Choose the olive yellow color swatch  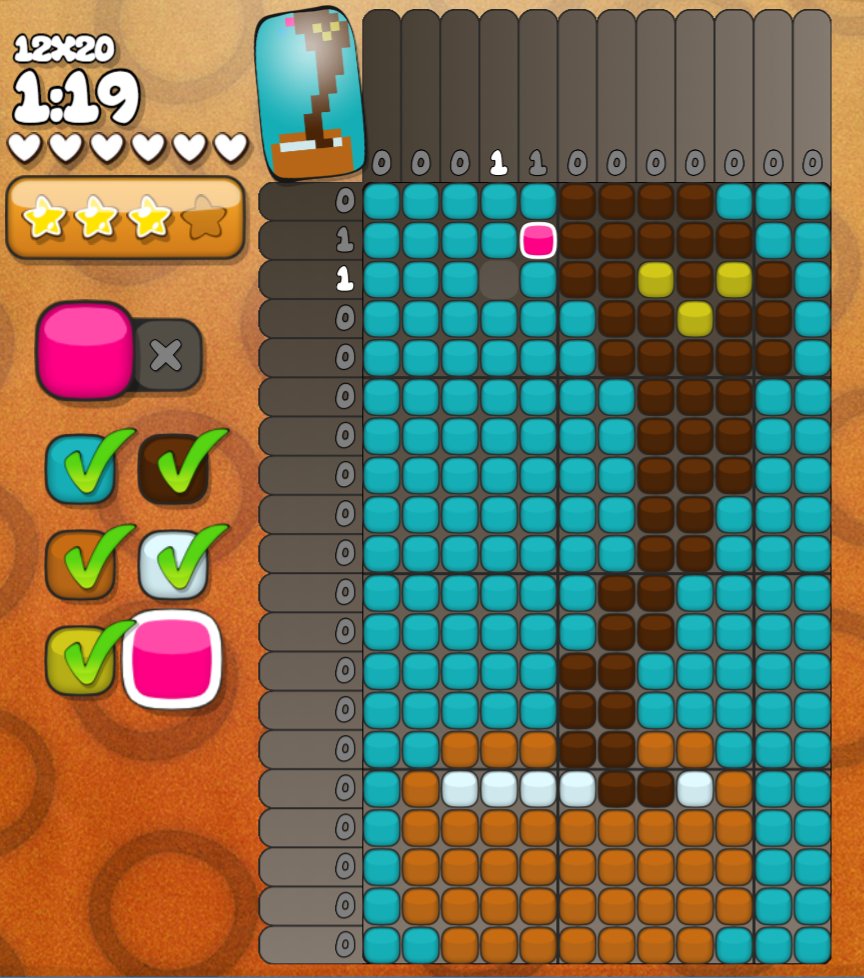(x=79, y=660)
